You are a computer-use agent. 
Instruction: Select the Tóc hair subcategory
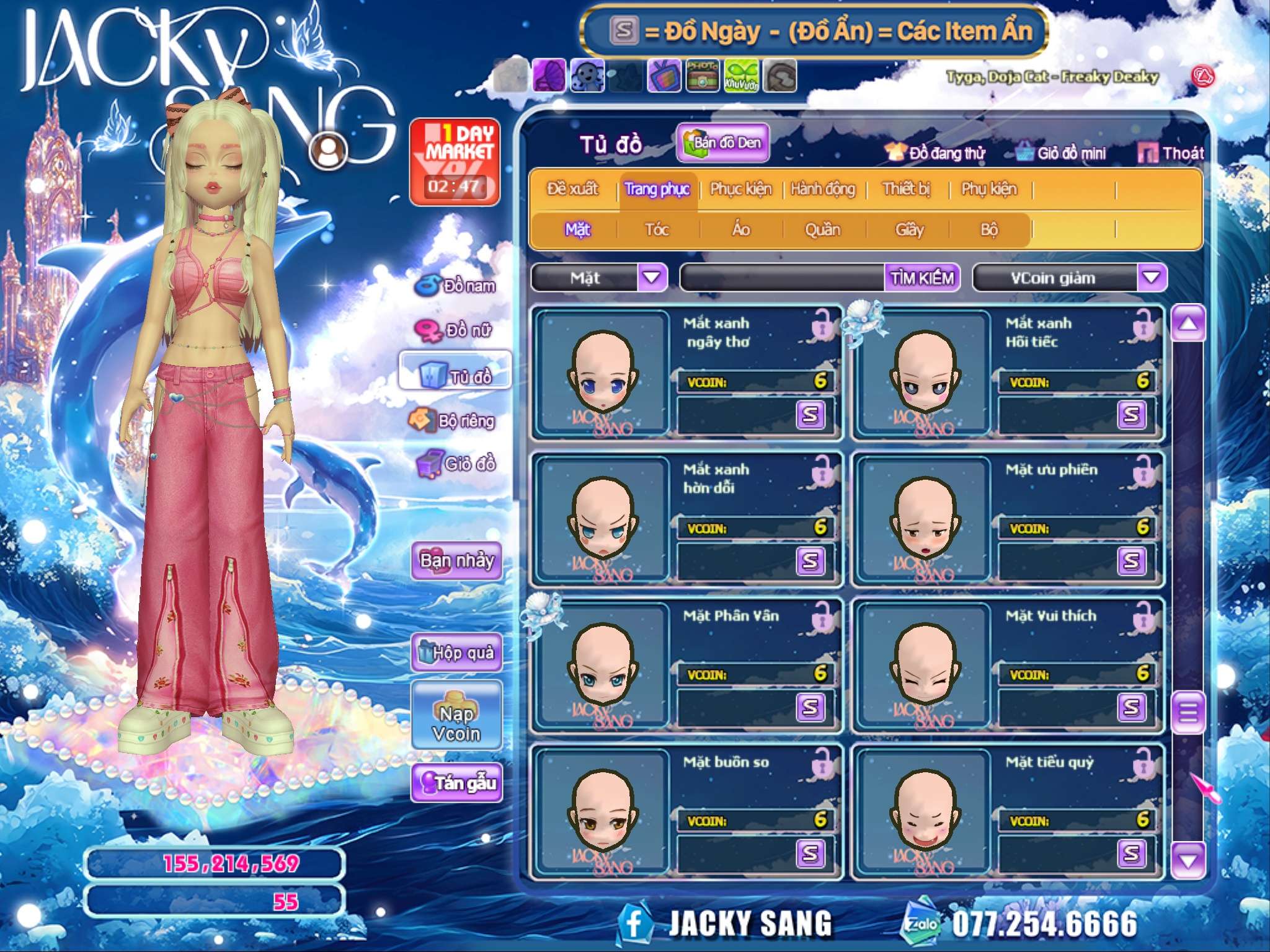[x=657, y=230]
